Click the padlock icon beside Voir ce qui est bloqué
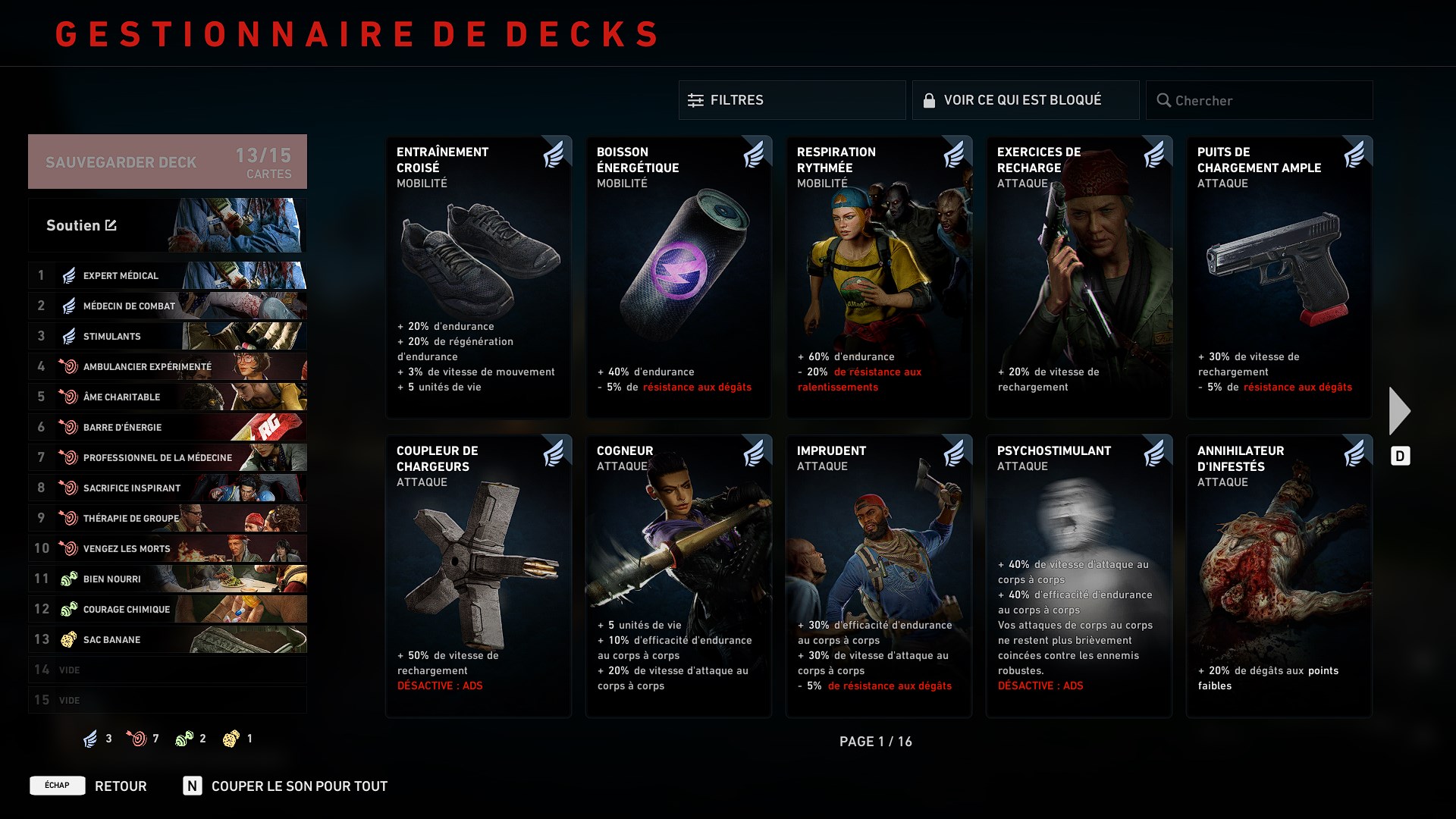The width and height of the screenshot is (1456, 819). coord(930,99)
